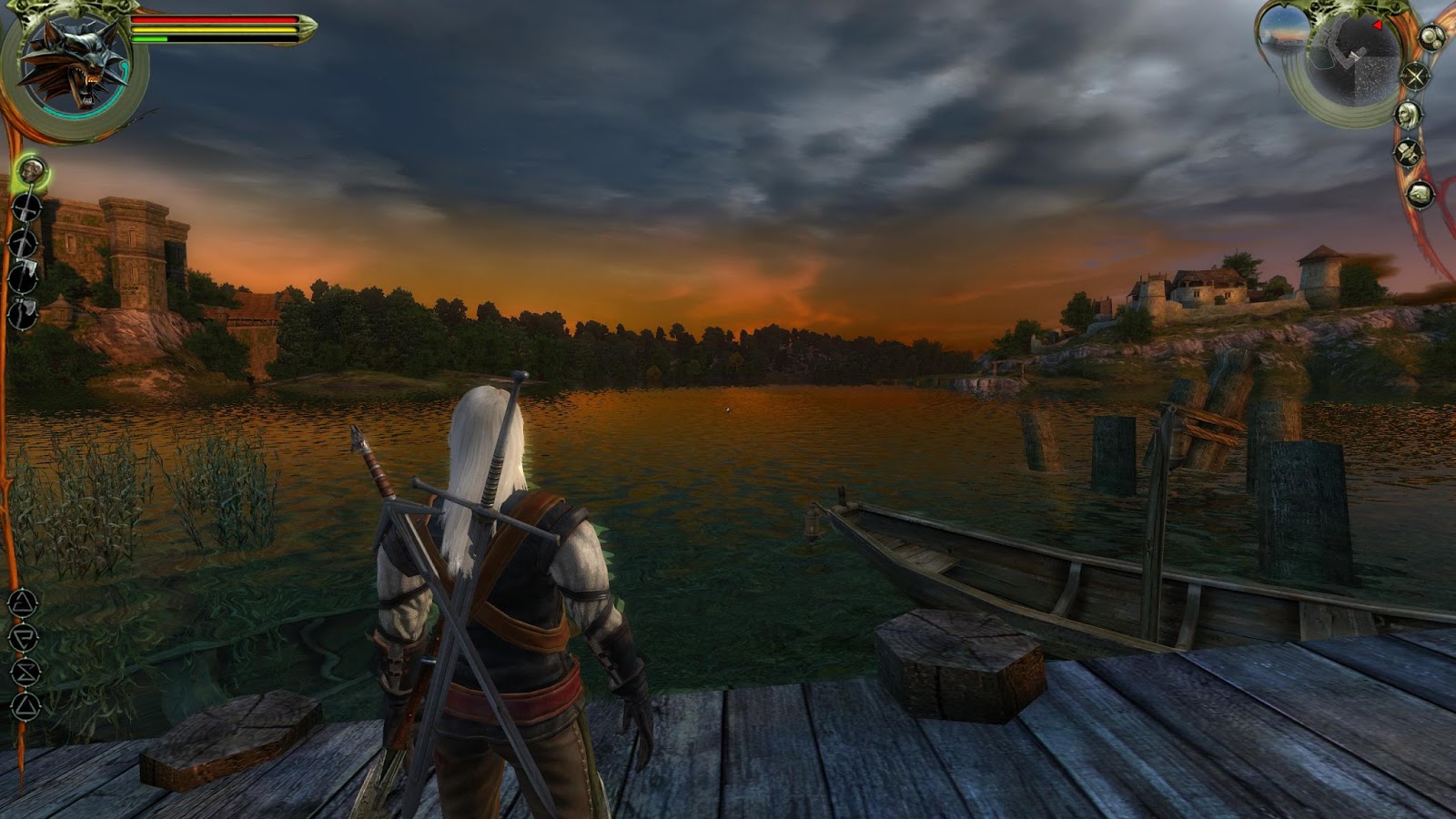The image size is (1456, 819).
Task: Choose the steel sword weapon slot
Action: coord(27,207)
